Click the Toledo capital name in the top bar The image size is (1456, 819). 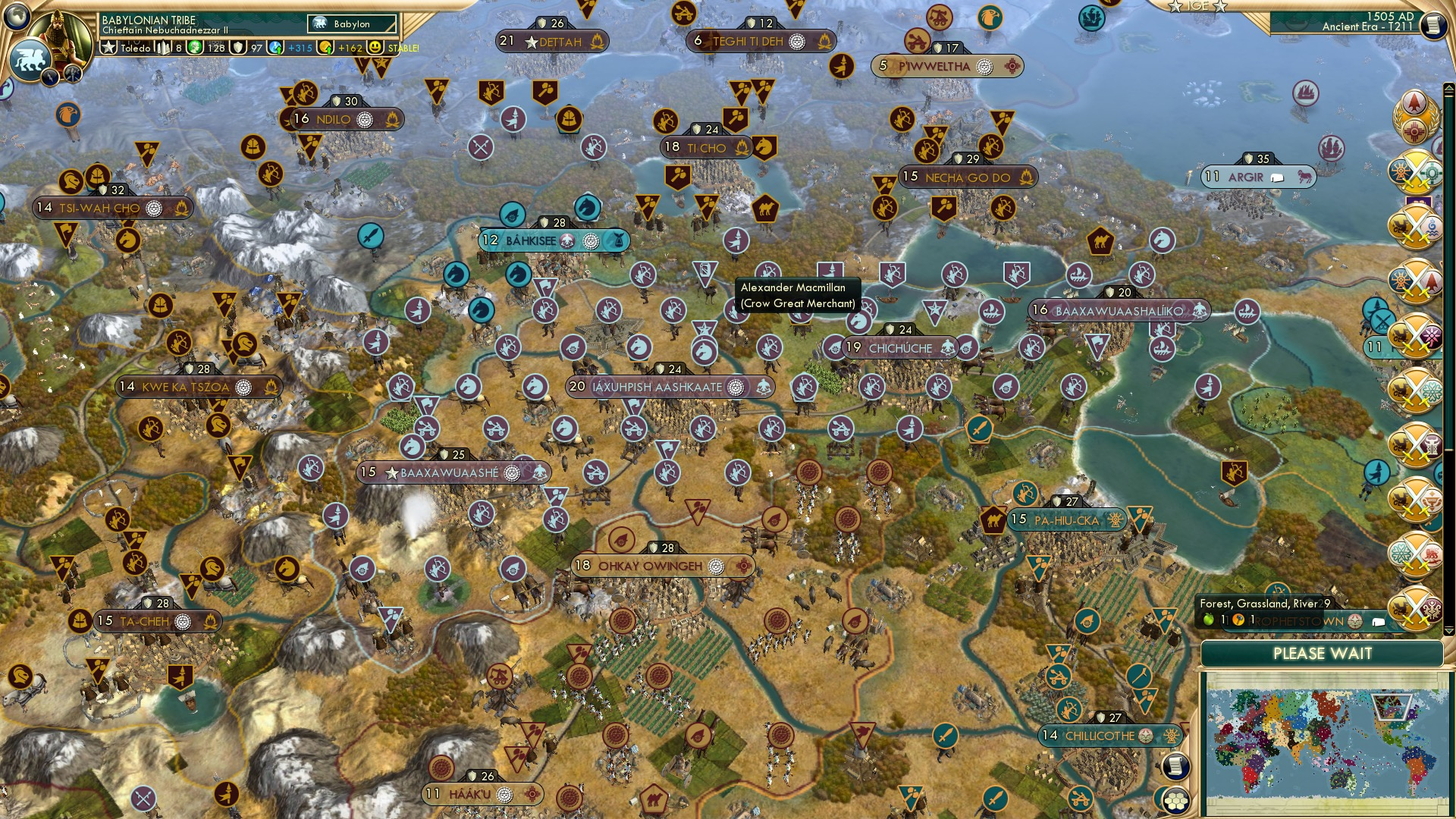click(x=136, y=48)
